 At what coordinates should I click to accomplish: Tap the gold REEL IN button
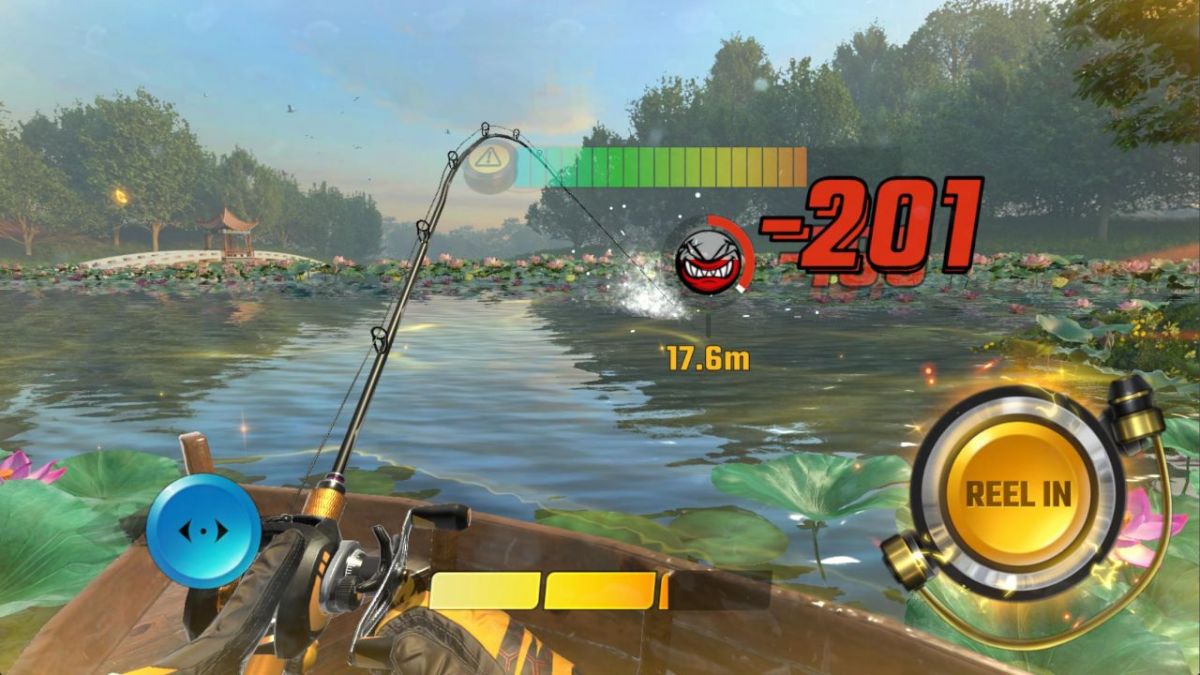click(x=1017, y=493)
